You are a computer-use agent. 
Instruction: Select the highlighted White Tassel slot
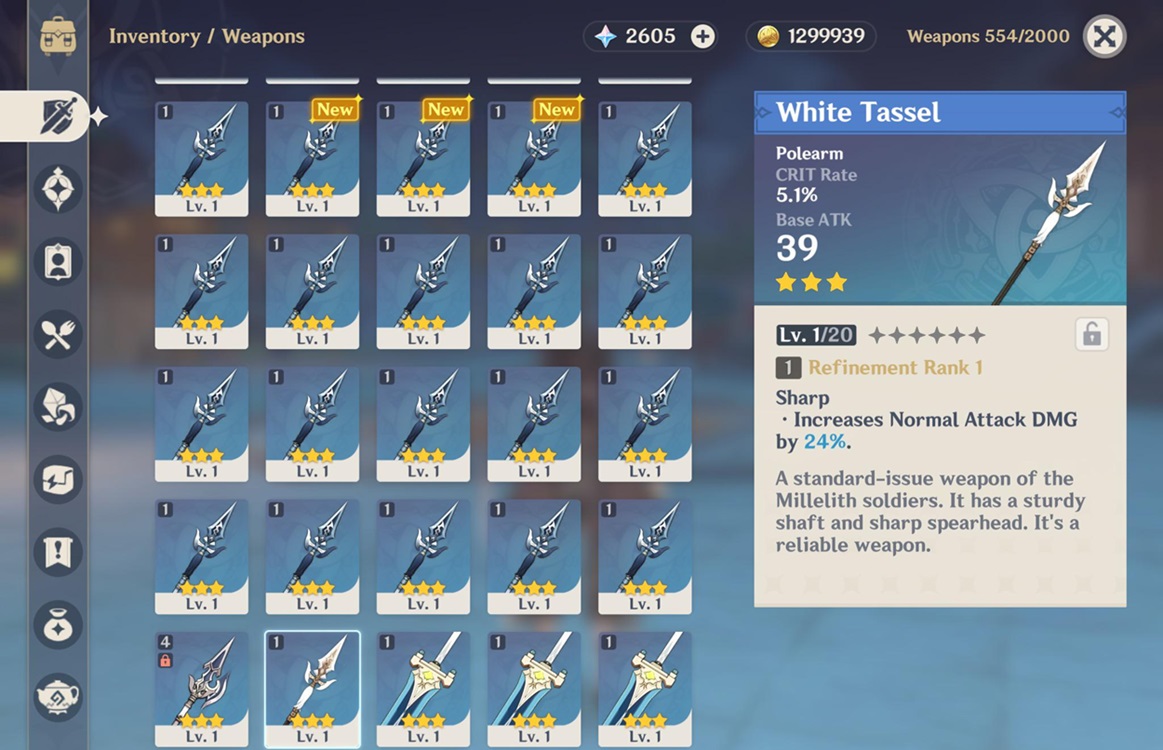point(312,690)
